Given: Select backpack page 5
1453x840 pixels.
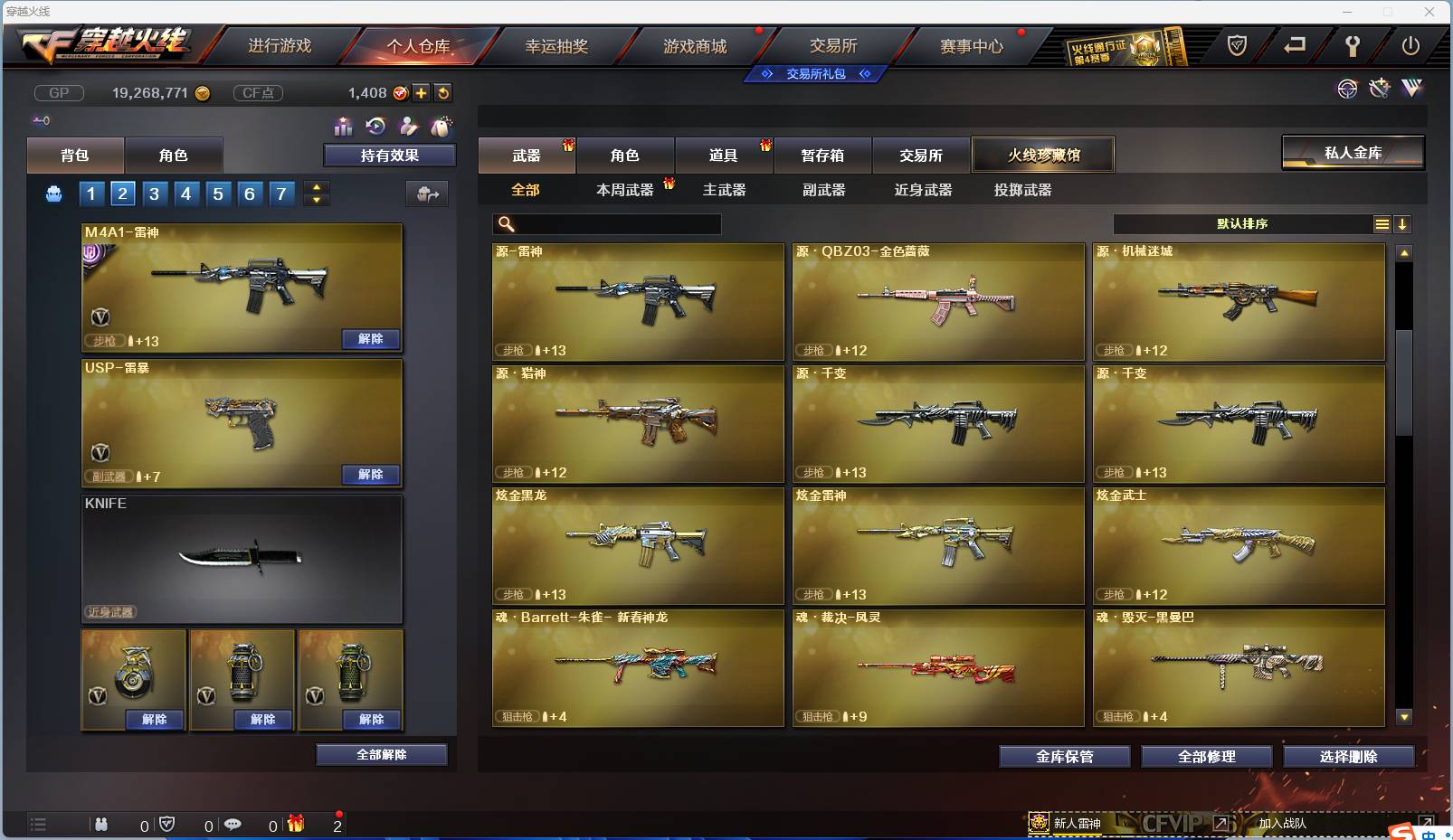Looking at the screenshot, I should [217, 193].
